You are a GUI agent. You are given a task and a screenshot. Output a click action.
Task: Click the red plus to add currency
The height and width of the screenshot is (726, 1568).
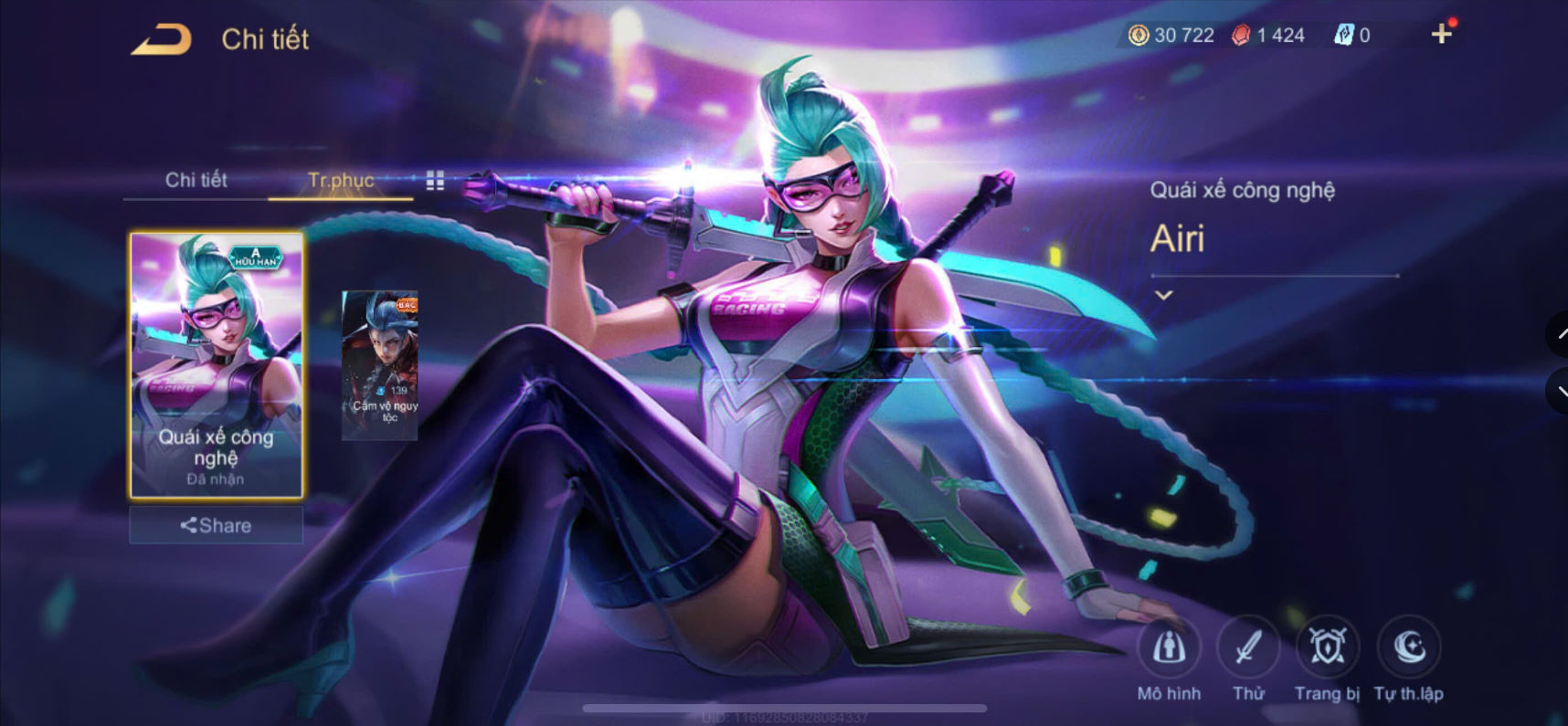pyautogui.click(x=1442, y=35)
